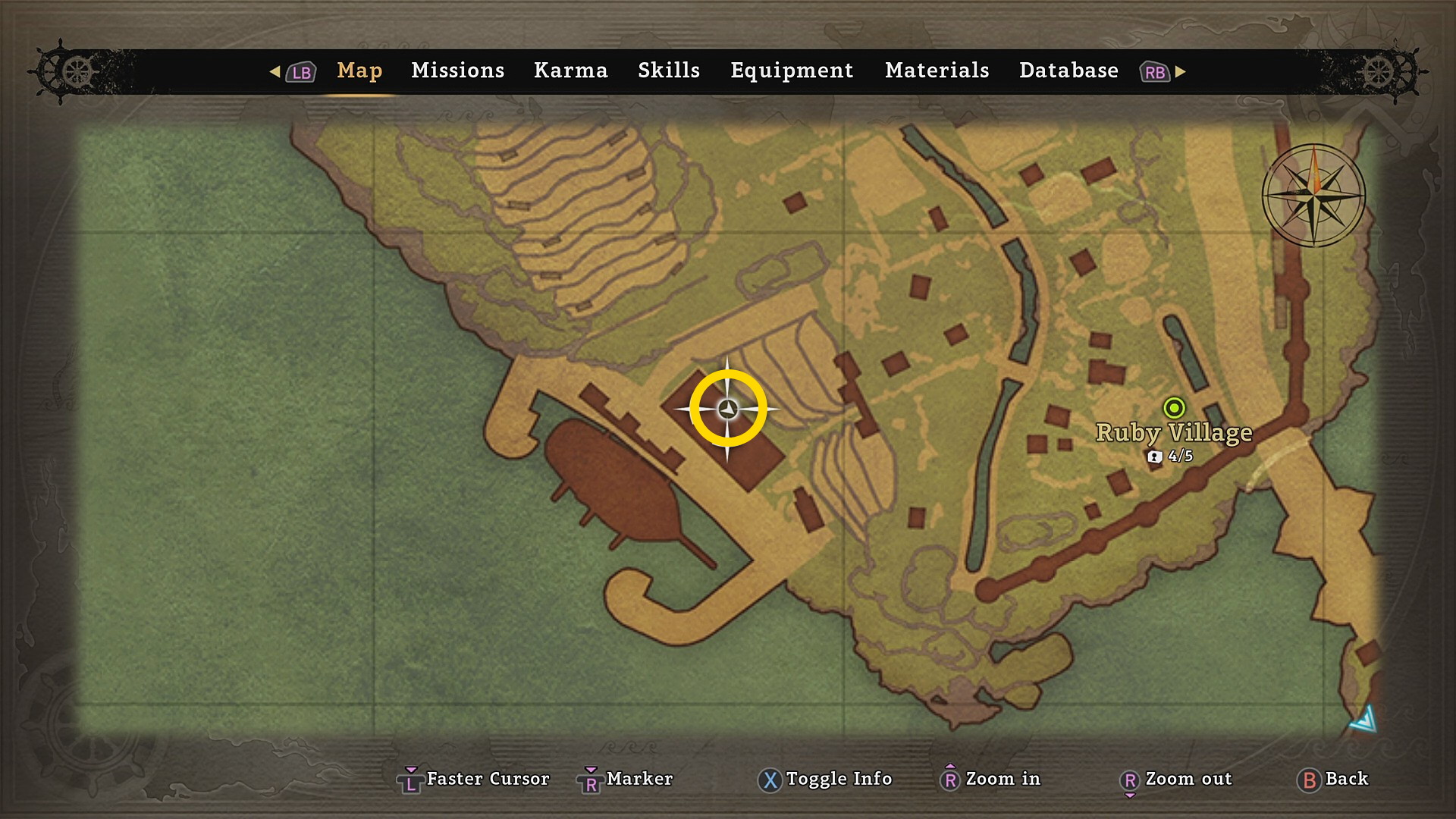
Task: Select the Karma tab
Action: tap(570, 71)
